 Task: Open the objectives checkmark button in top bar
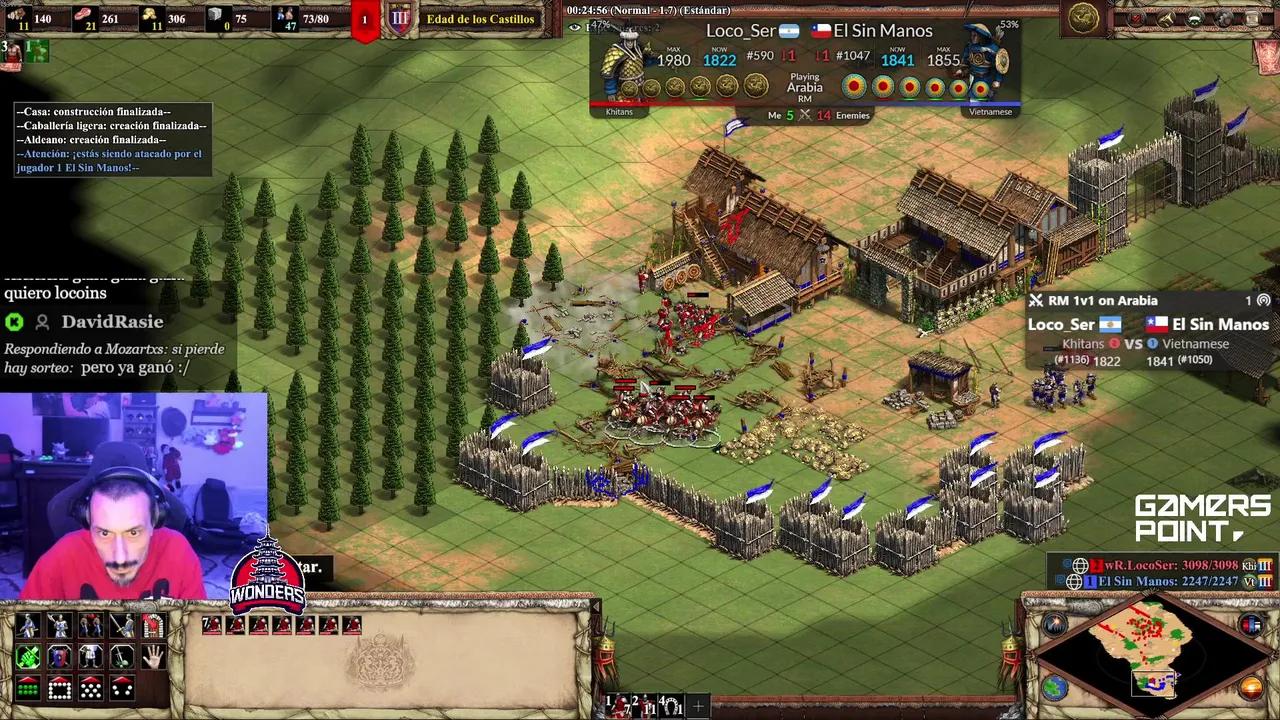point(1137,18)
